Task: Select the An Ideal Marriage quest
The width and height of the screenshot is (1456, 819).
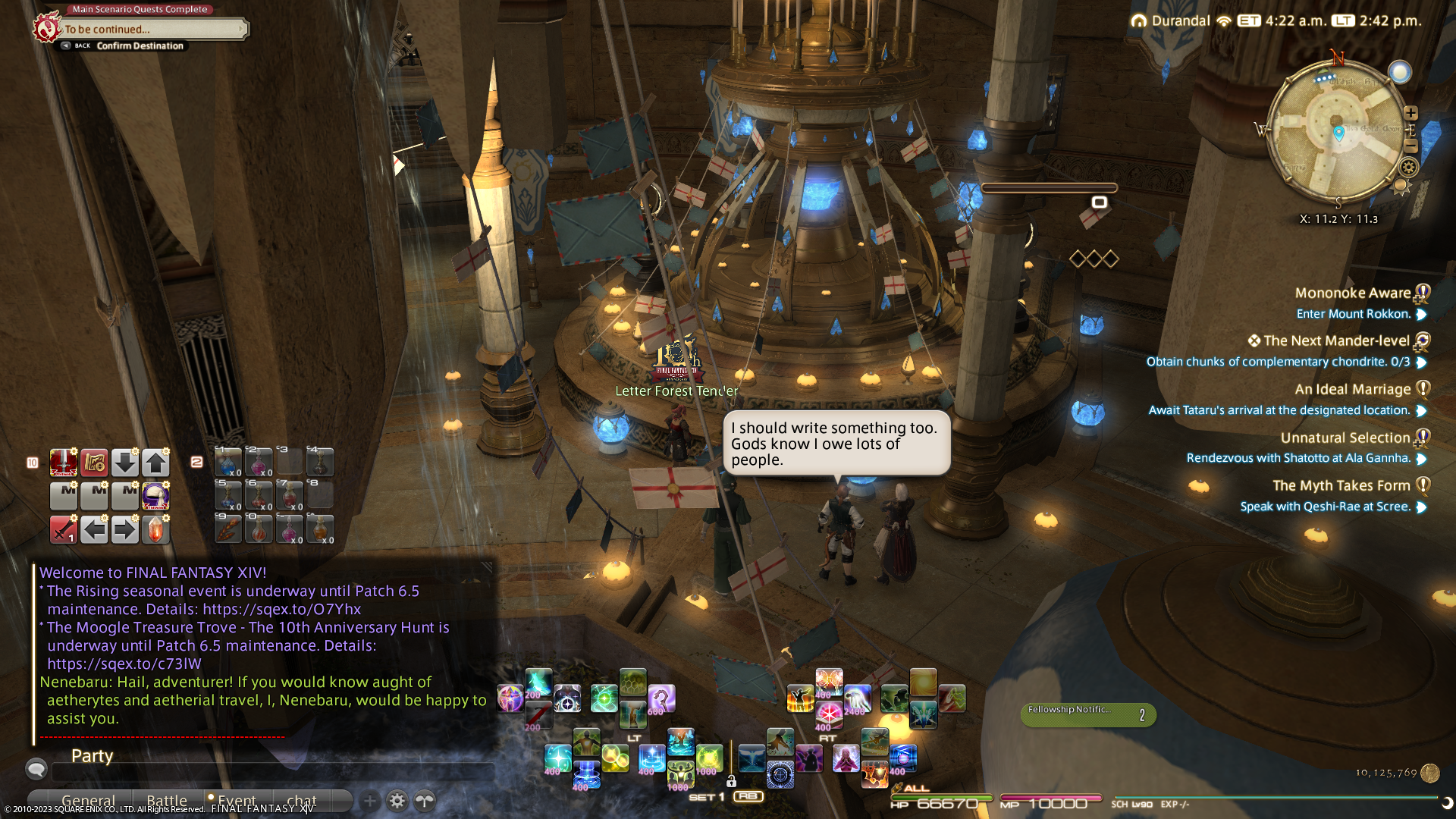Action: pos(1352,389)
